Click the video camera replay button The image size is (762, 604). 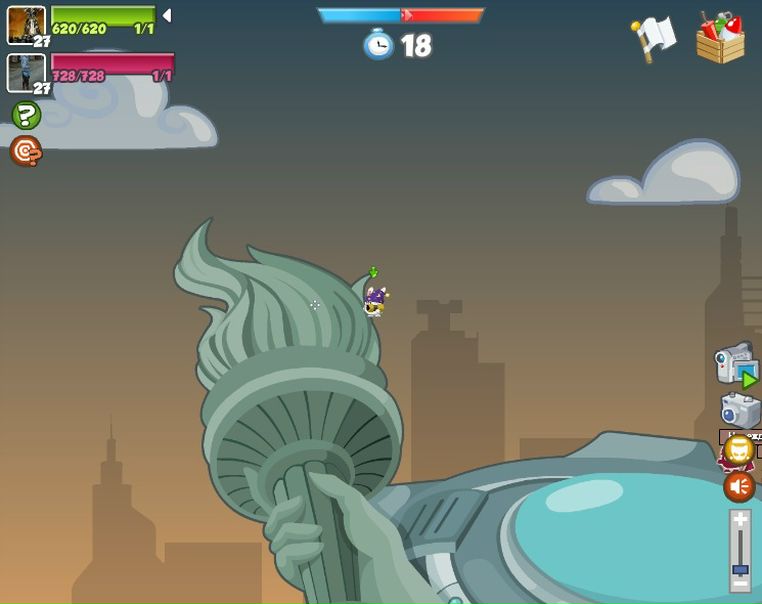[x=736, y=364]
